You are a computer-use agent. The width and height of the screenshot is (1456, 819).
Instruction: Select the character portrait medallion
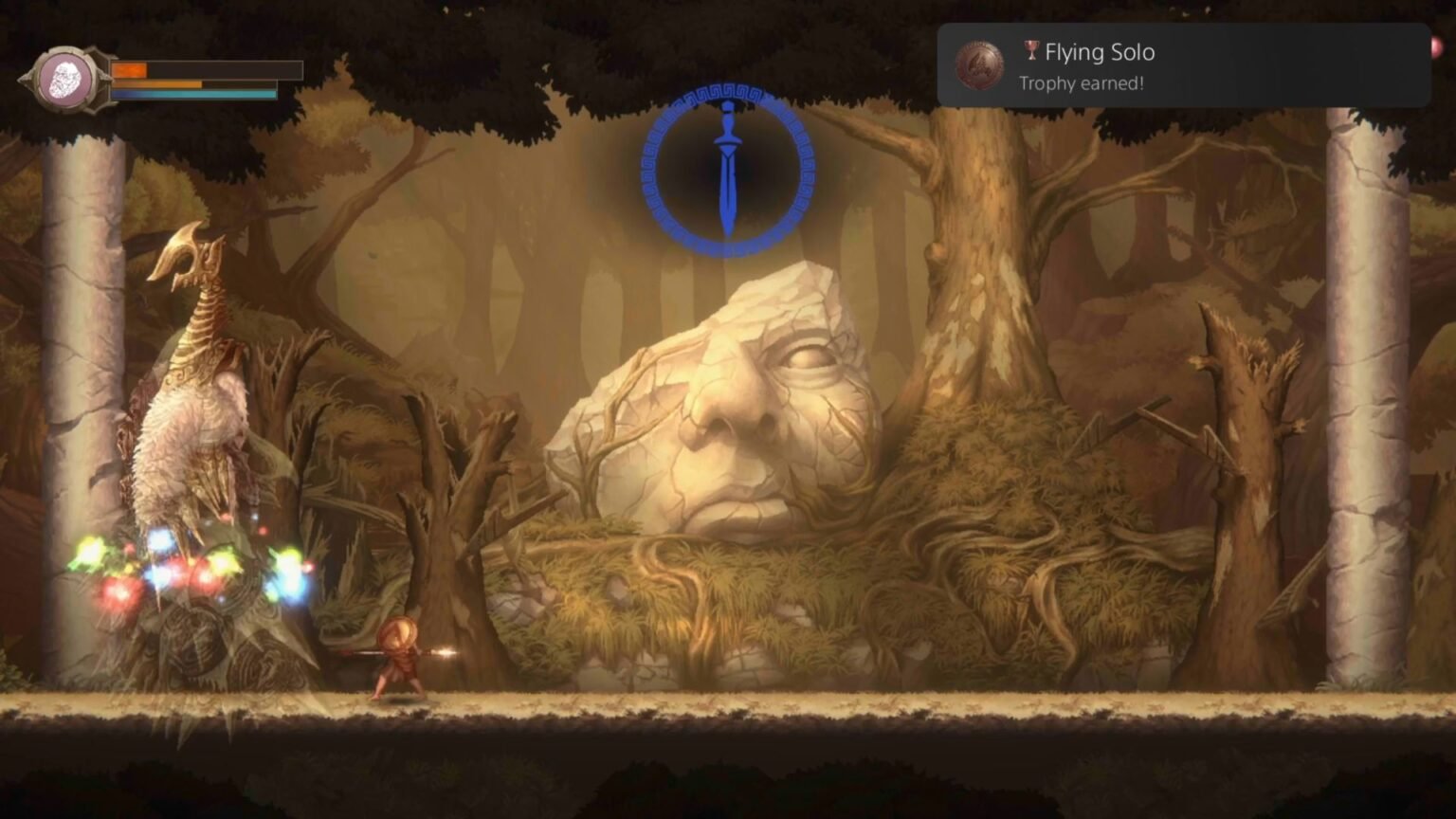coord(64,80)
